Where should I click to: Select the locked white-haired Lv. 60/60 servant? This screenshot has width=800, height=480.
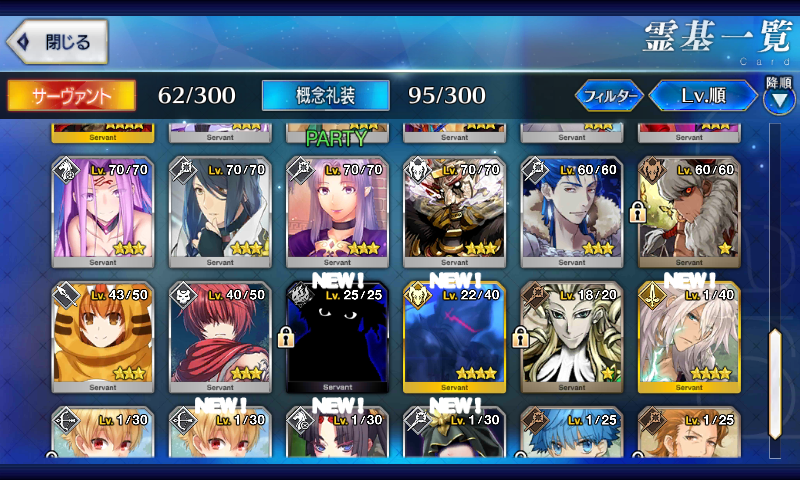tap(689, 212)
